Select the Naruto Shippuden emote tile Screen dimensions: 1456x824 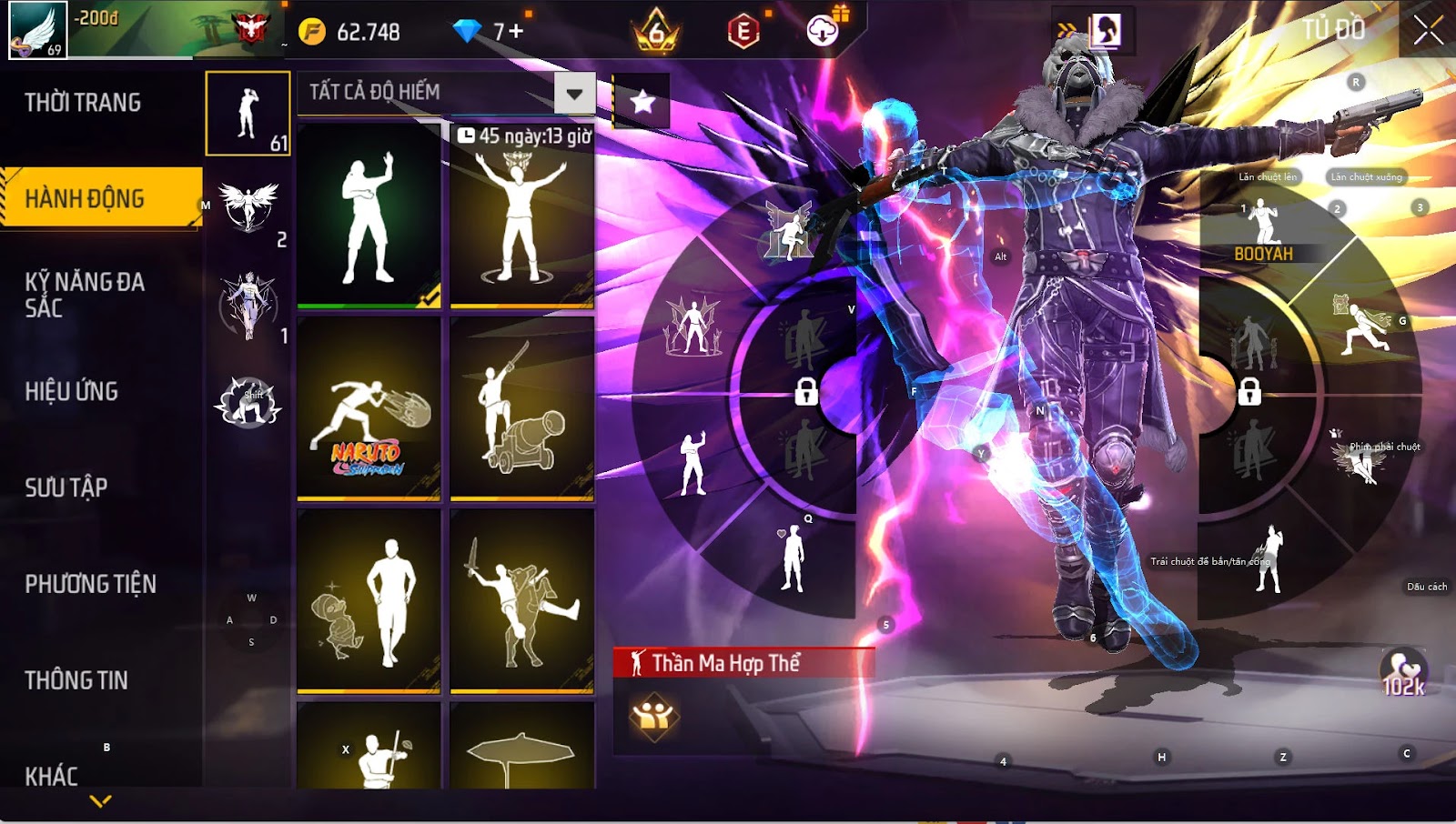(x=369, y=409)
